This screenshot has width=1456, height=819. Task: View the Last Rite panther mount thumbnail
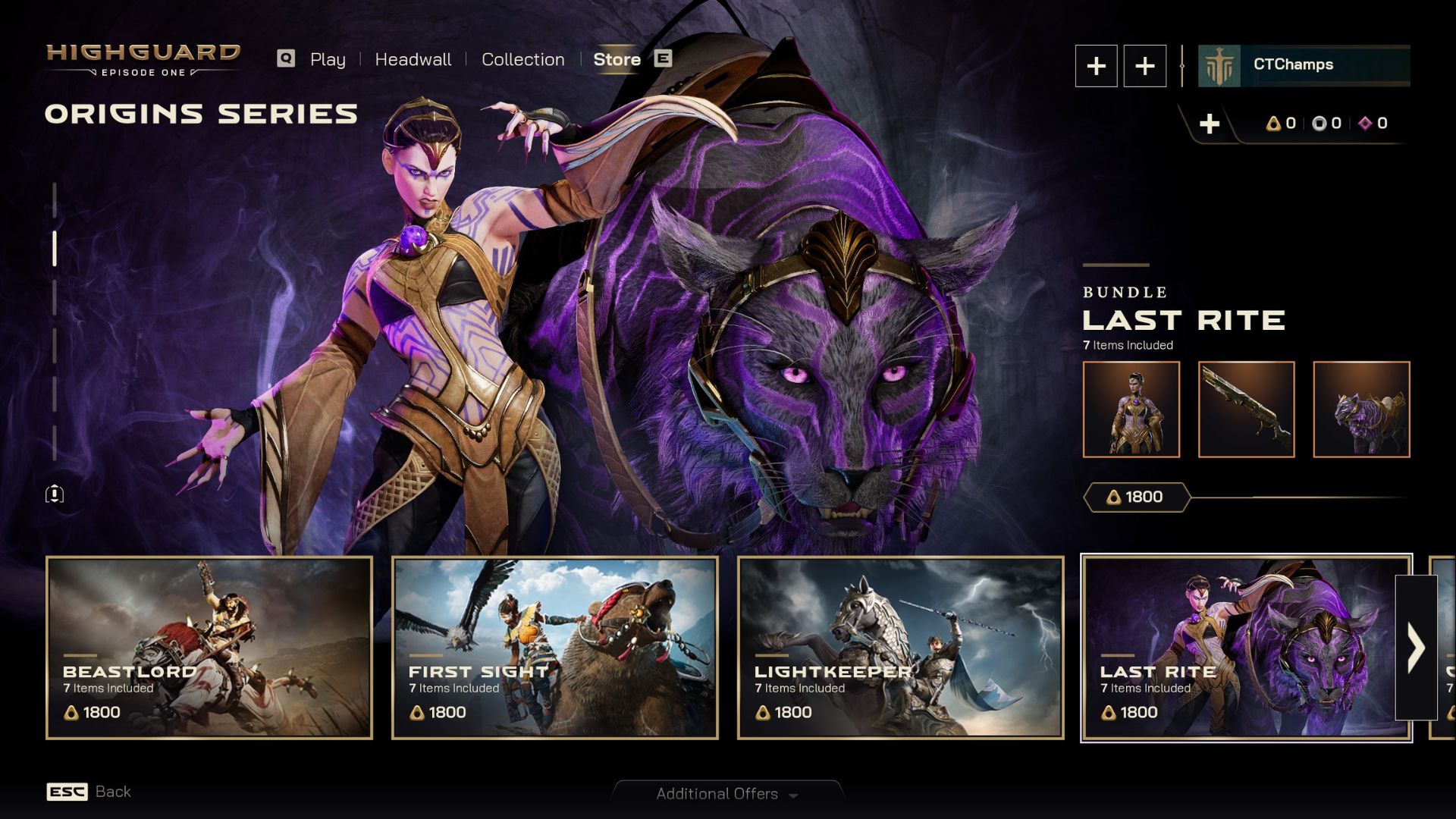coord(1361,409)
